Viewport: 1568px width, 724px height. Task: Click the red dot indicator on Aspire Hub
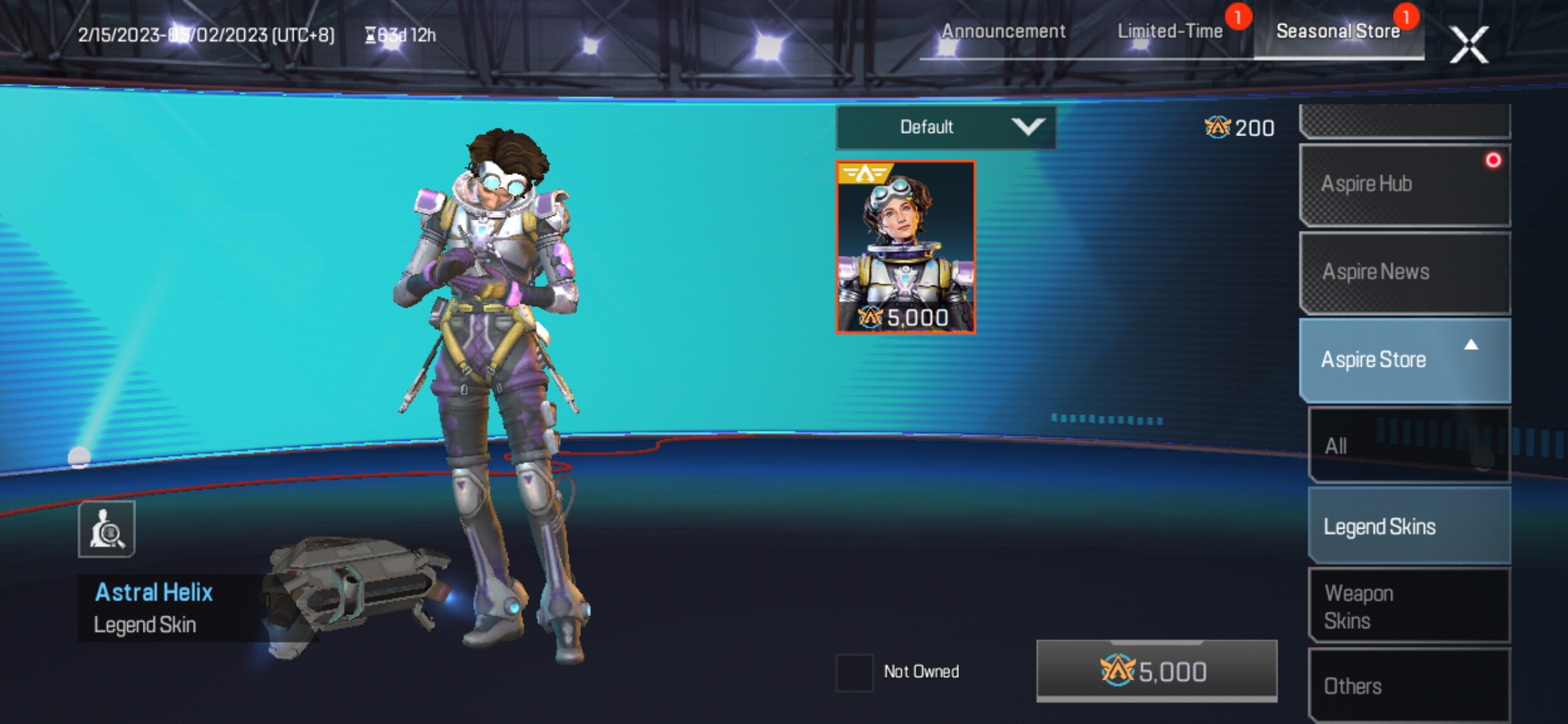(1492, 159)
